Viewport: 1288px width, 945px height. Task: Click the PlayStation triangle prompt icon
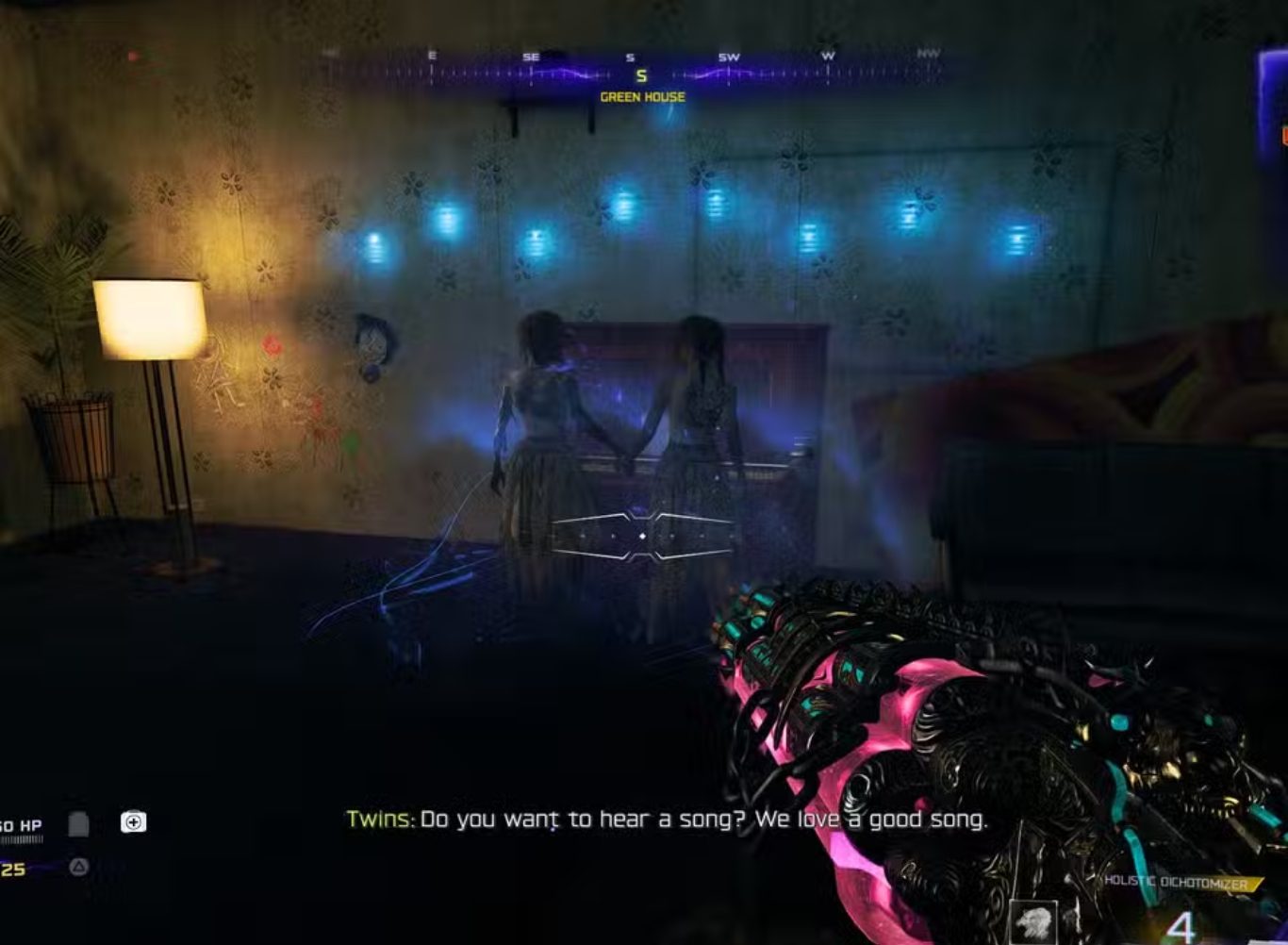click(x=78, y=865)
